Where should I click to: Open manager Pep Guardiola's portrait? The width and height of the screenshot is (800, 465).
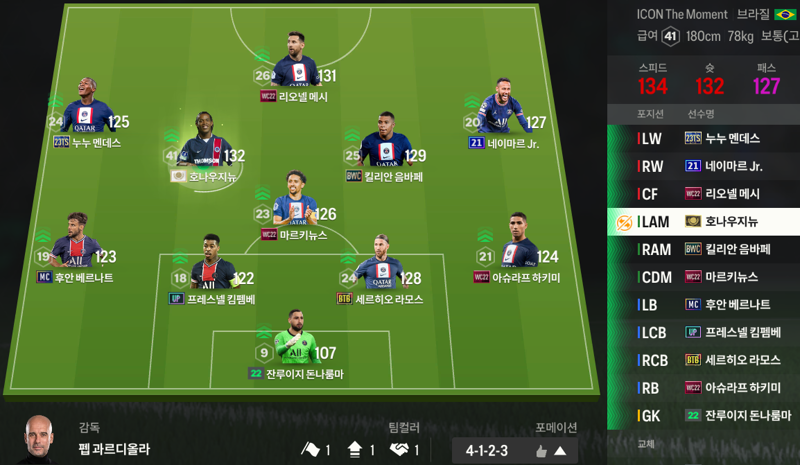(41, 437)
